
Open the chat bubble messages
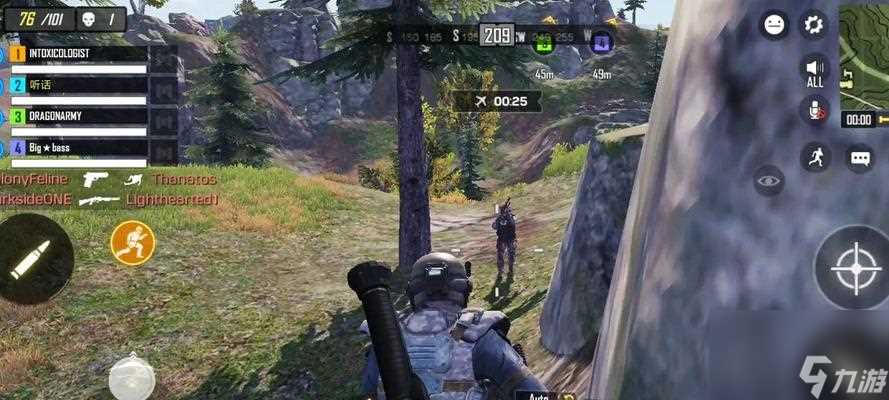click(860, 157)
